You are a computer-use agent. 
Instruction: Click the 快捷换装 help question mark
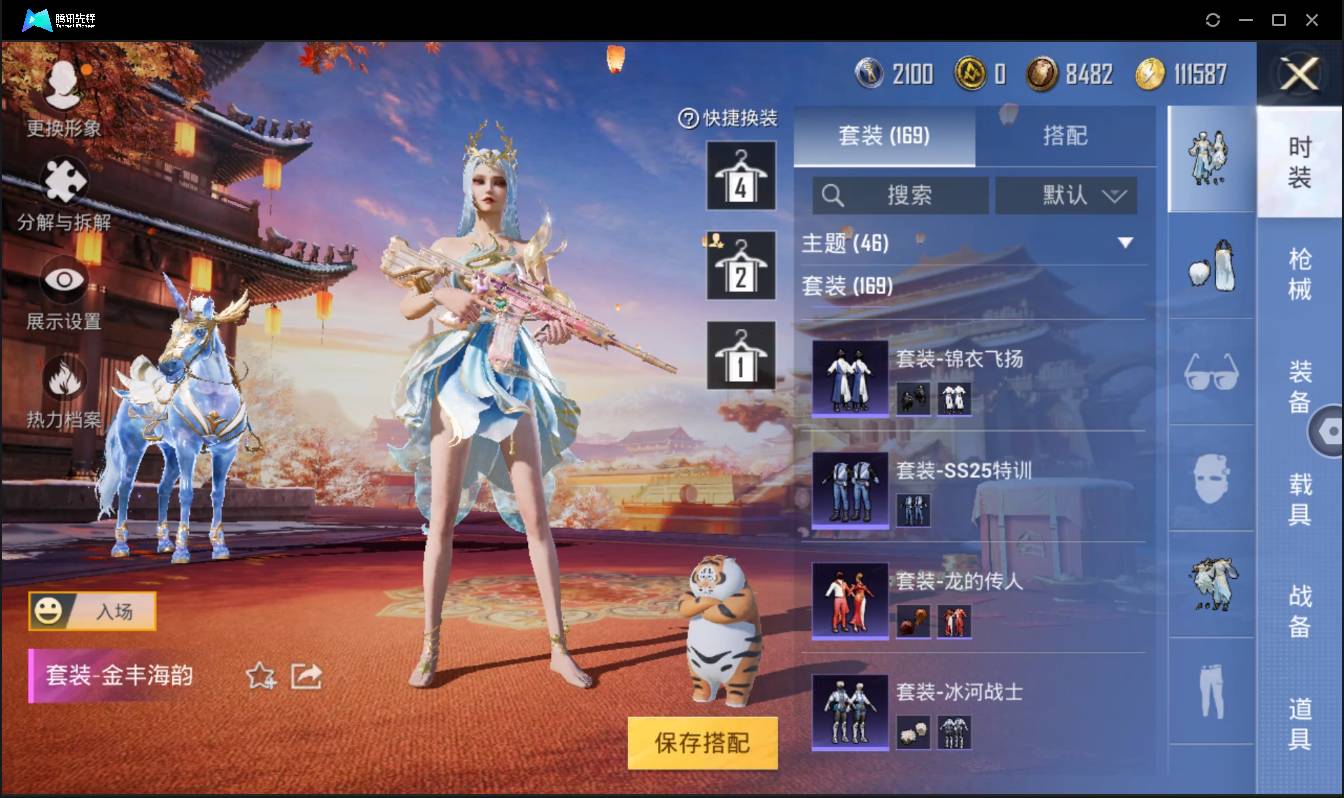(690, 119)
